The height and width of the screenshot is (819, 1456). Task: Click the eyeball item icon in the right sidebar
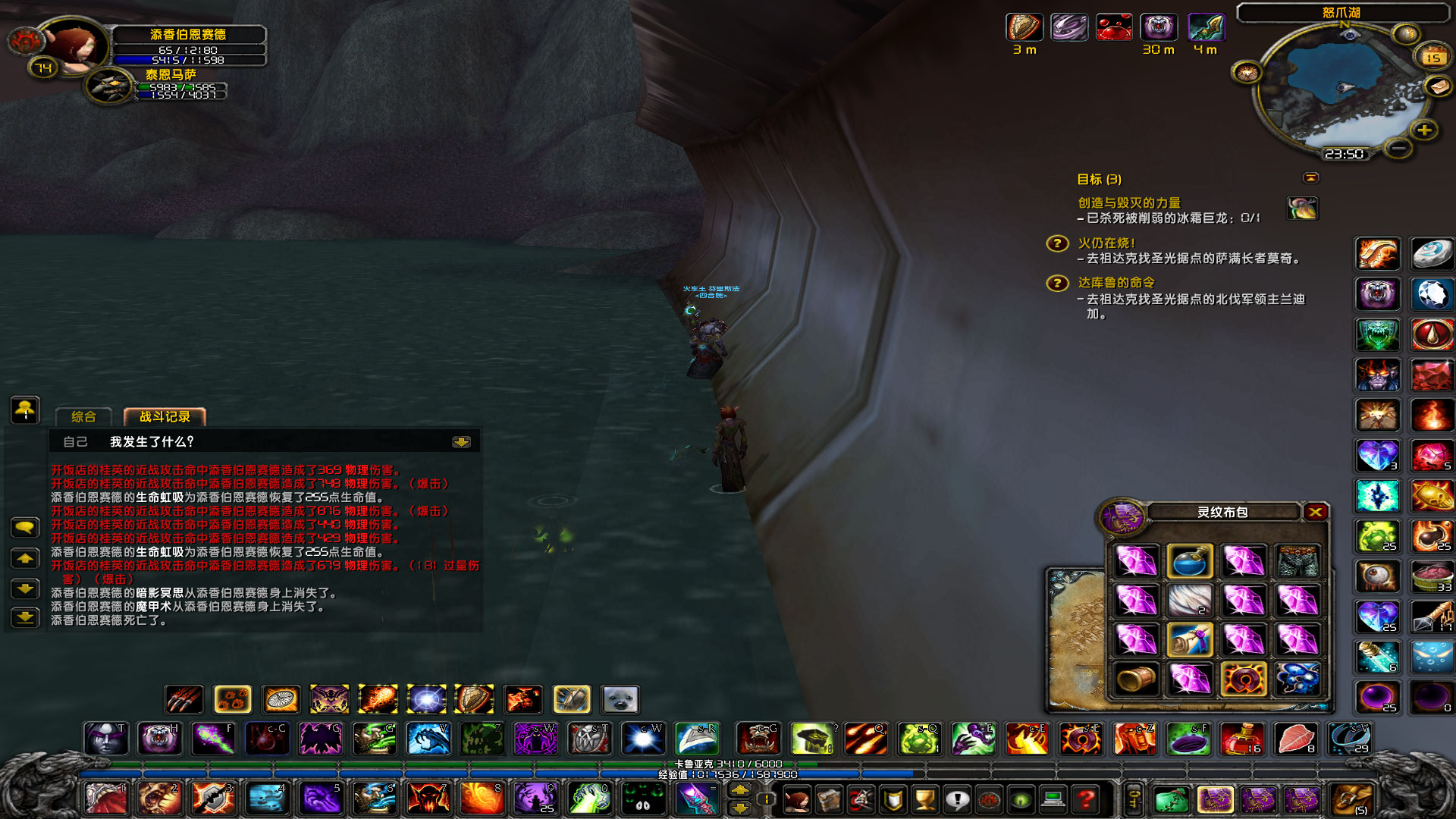pyautogui.click(x=1378, y=576)
